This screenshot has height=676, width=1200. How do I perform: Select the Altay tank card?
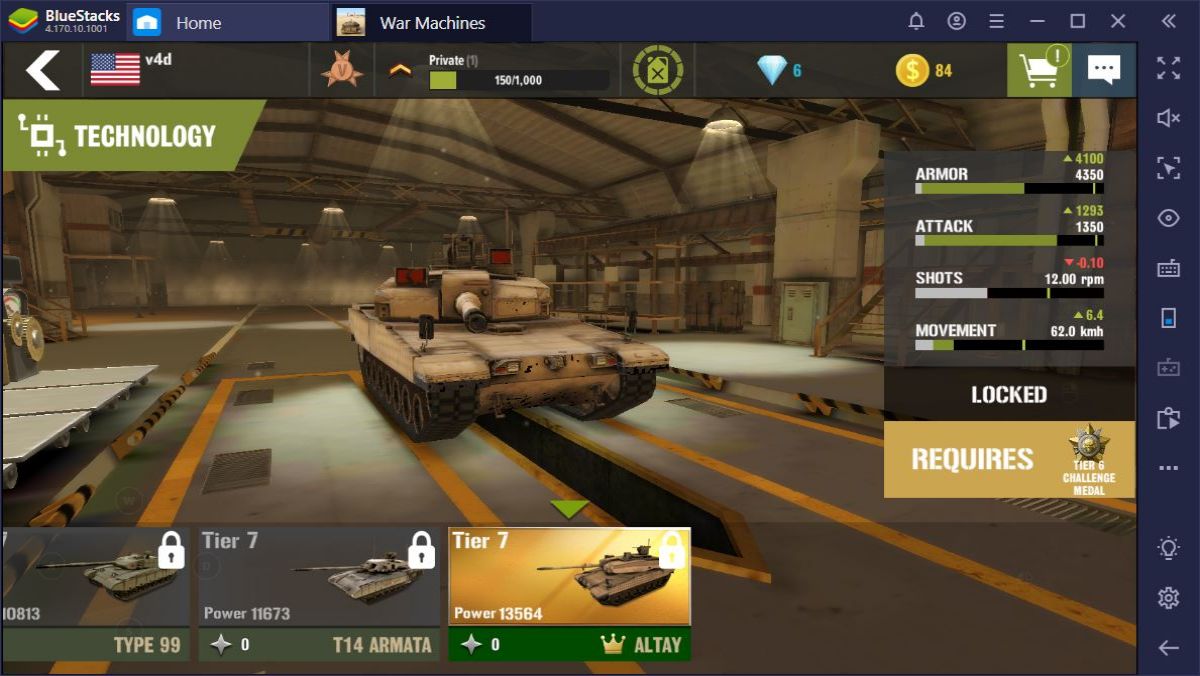click(x=569, y=593)
